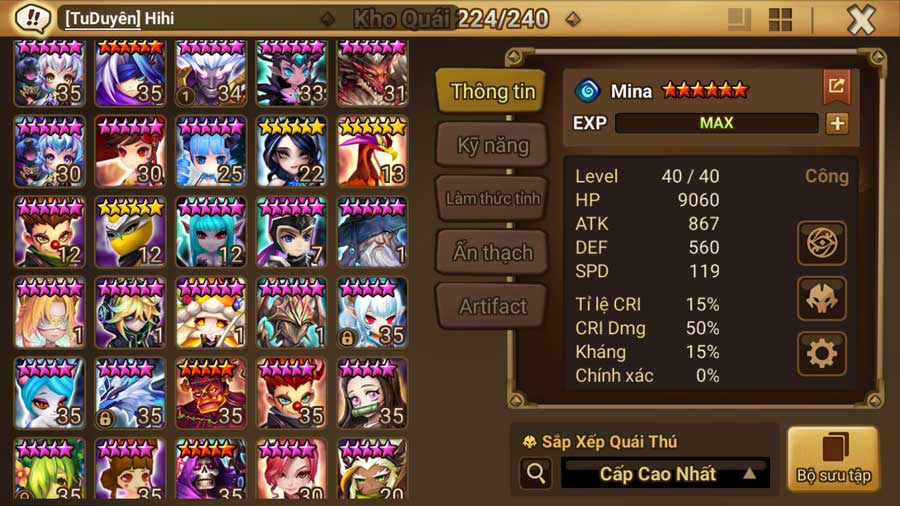This screenshot has height=506, width=900.
Task: Switch to the Thông tin tab
Action: pyautogui.click(x=492, y=91)
